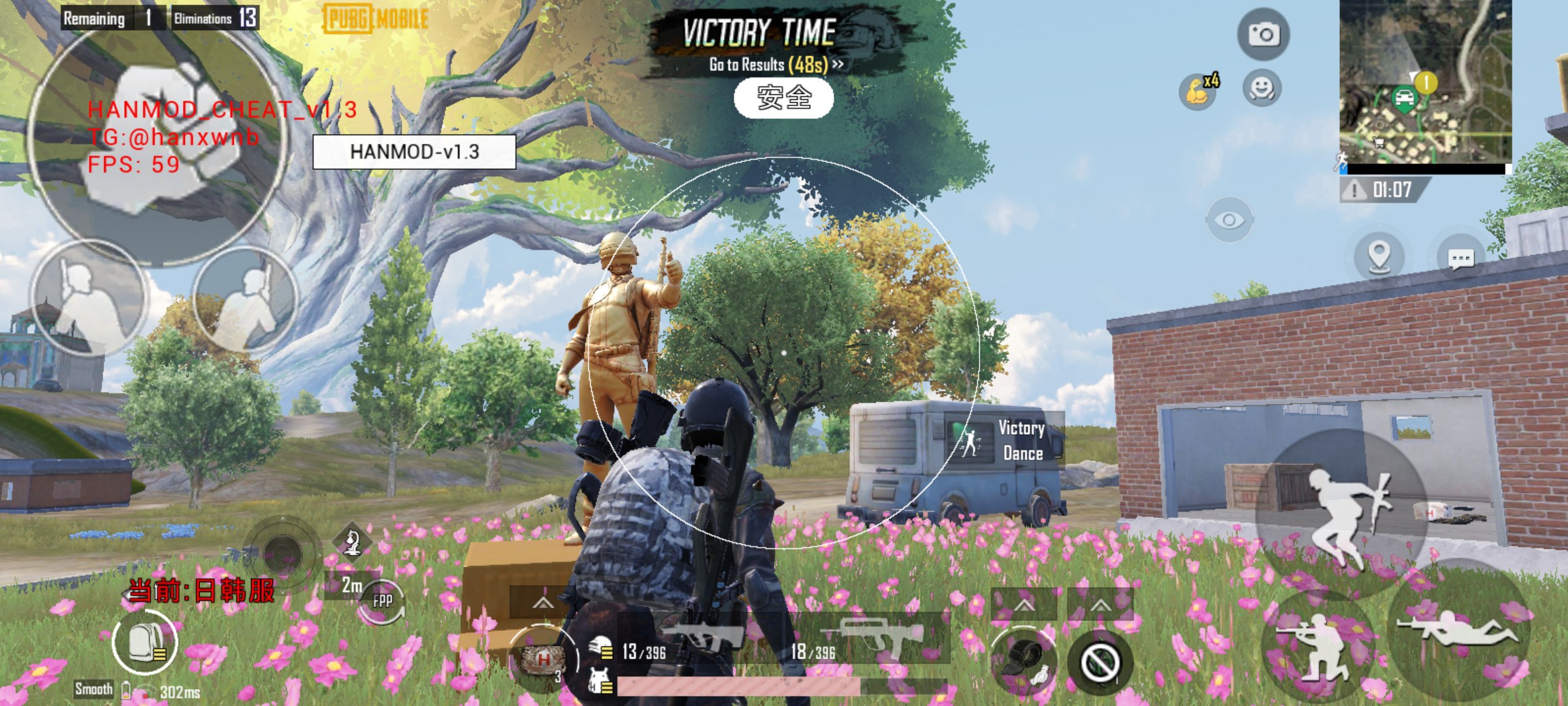The image size is (1568, 706).
Task: Tap the punch fist fire button
Action: coord(157,136)
